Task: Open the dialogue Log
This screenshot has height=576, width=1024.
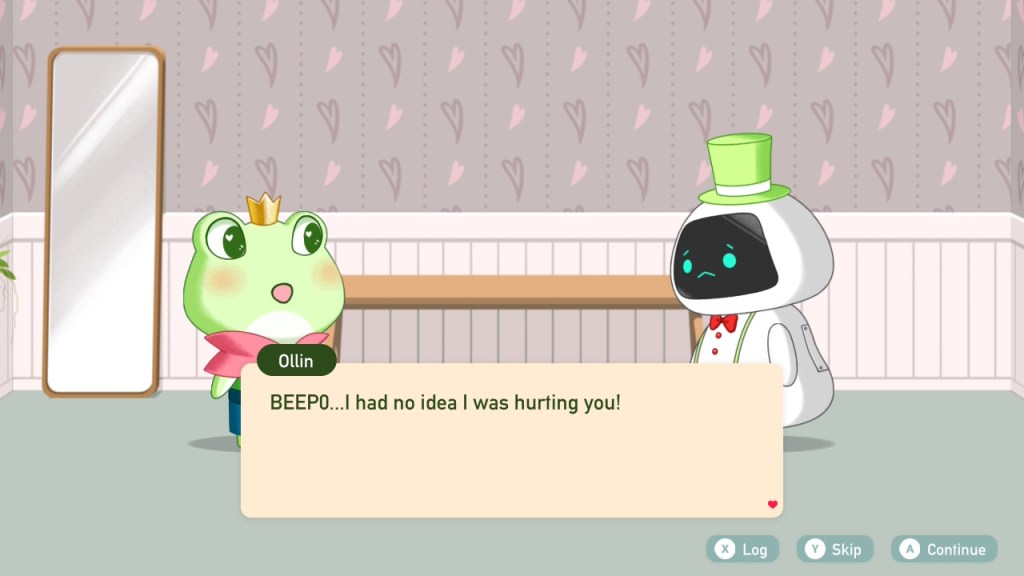Action: pyautogui.click(x=742, y=549)
